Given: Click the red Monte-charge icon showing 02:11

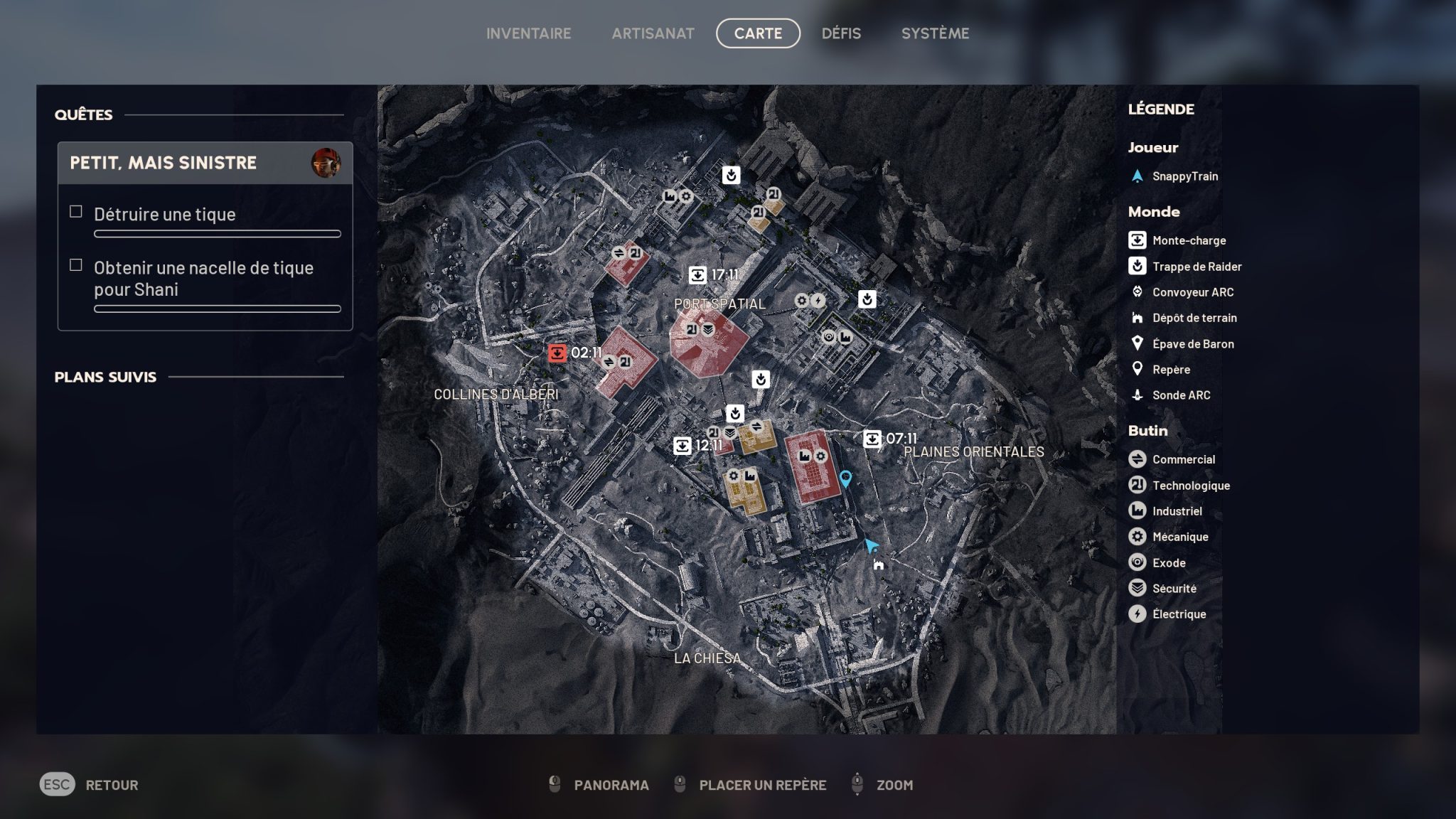Looking at the screenshot, I should coord(556,351).
